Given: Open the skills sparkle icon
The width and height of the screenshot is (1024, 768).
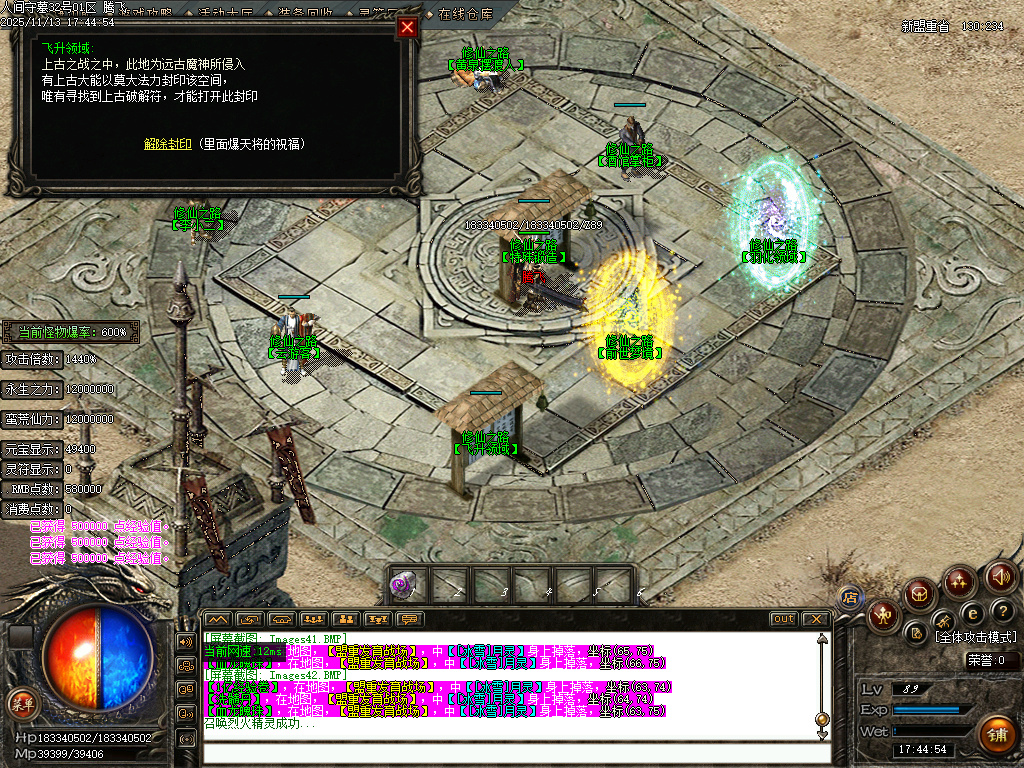Looking at the screenshot, I should [x=960, y=581].
